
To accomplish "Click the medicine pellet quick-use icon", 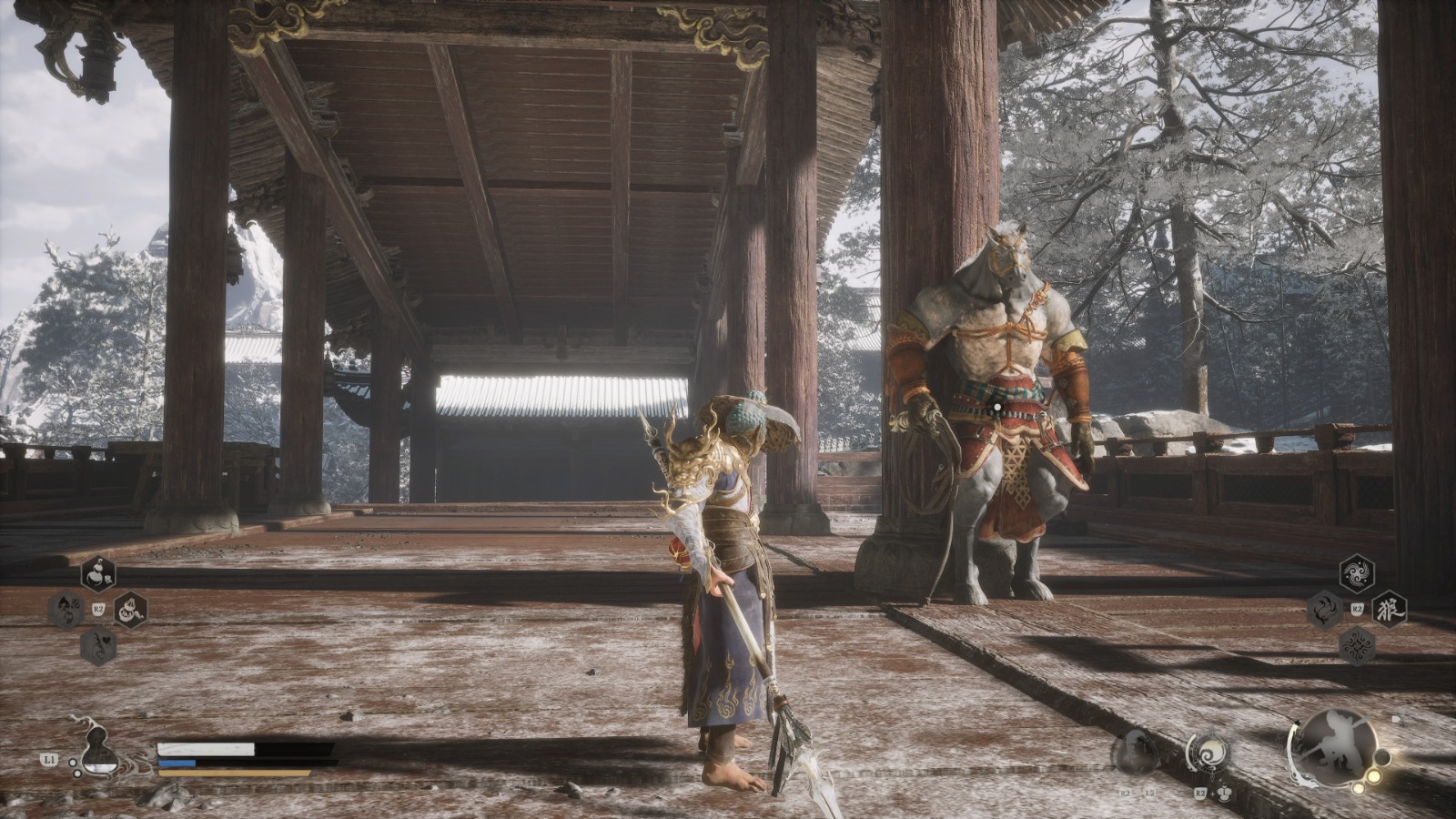I will tap(130, 612).
